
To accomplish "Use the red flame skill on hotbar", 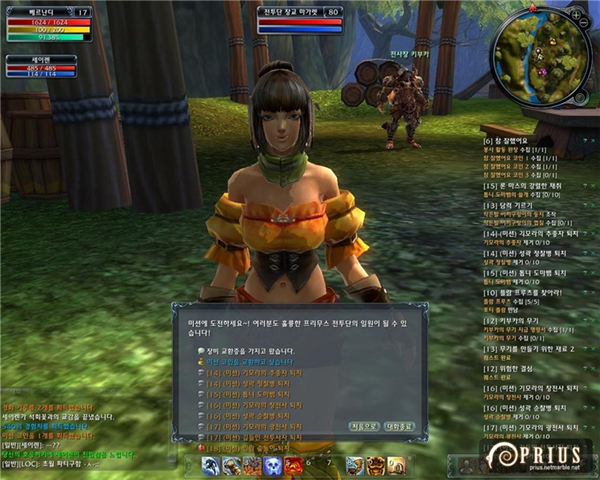I will (x=292, y=465).
